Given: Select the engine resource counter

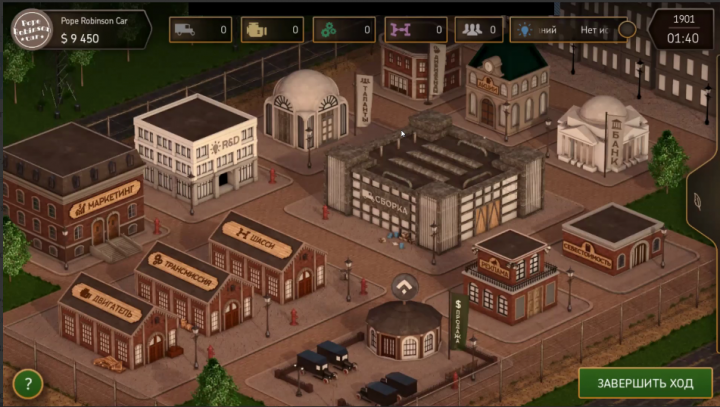Looking at the screenshot, I should pos(272,30).
